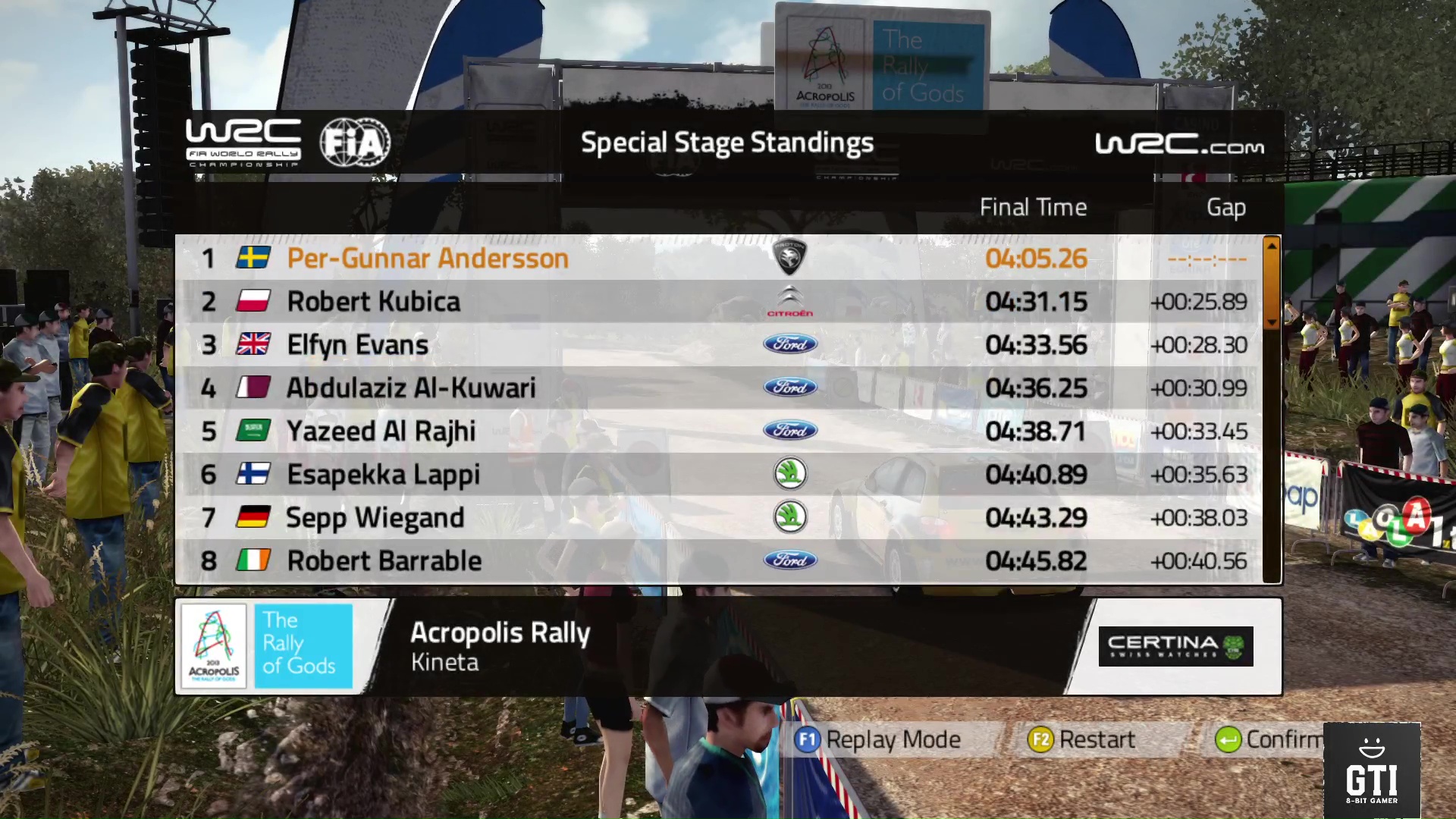Restart the special stage
Viewport: 1456px width, 819px height.
pyautogui.click(x=1082, y=739)
